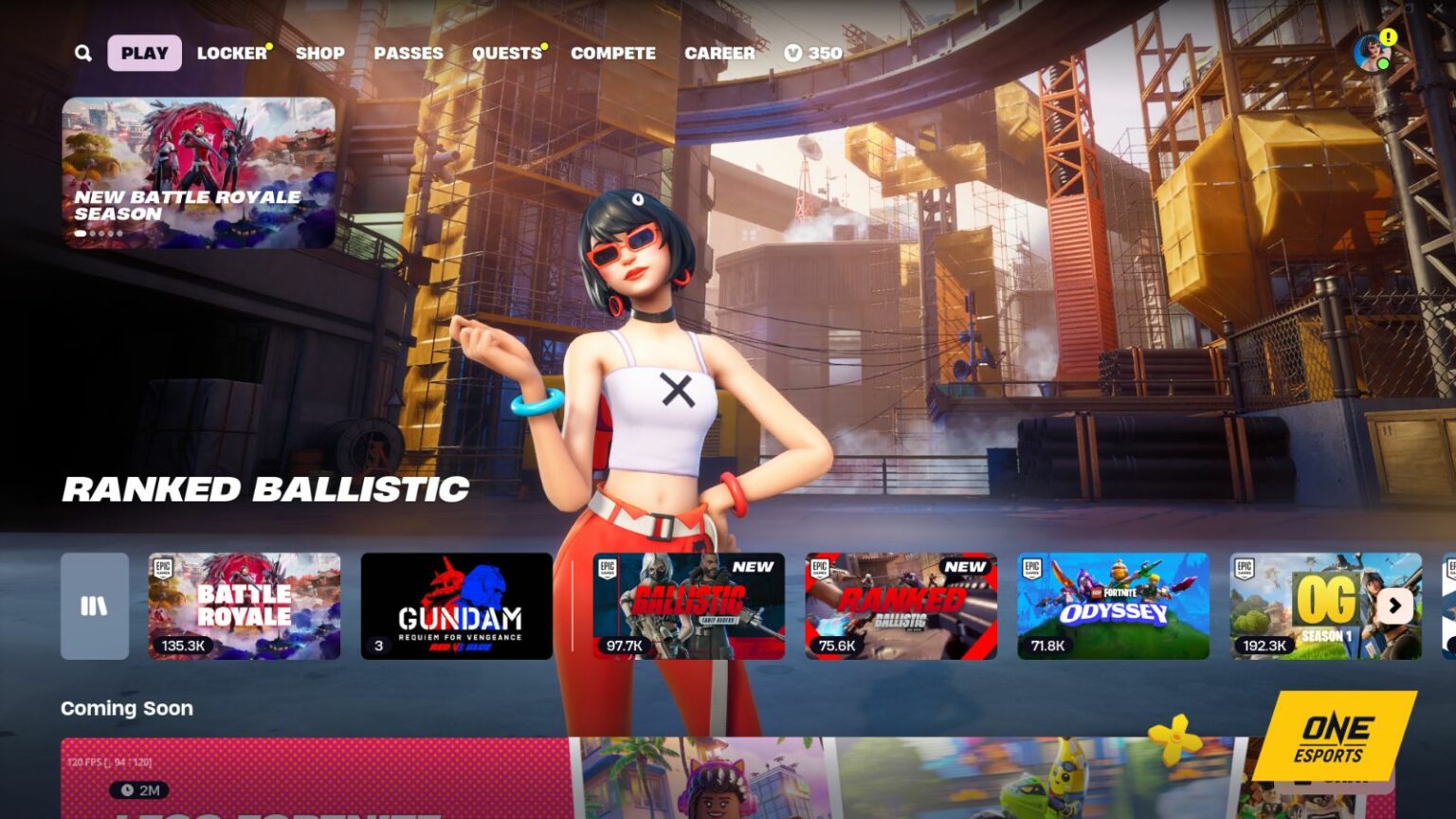This screenshot has height=819, width=1456.
Task: Switch to the SHOP tab
Action: [320, 53]
